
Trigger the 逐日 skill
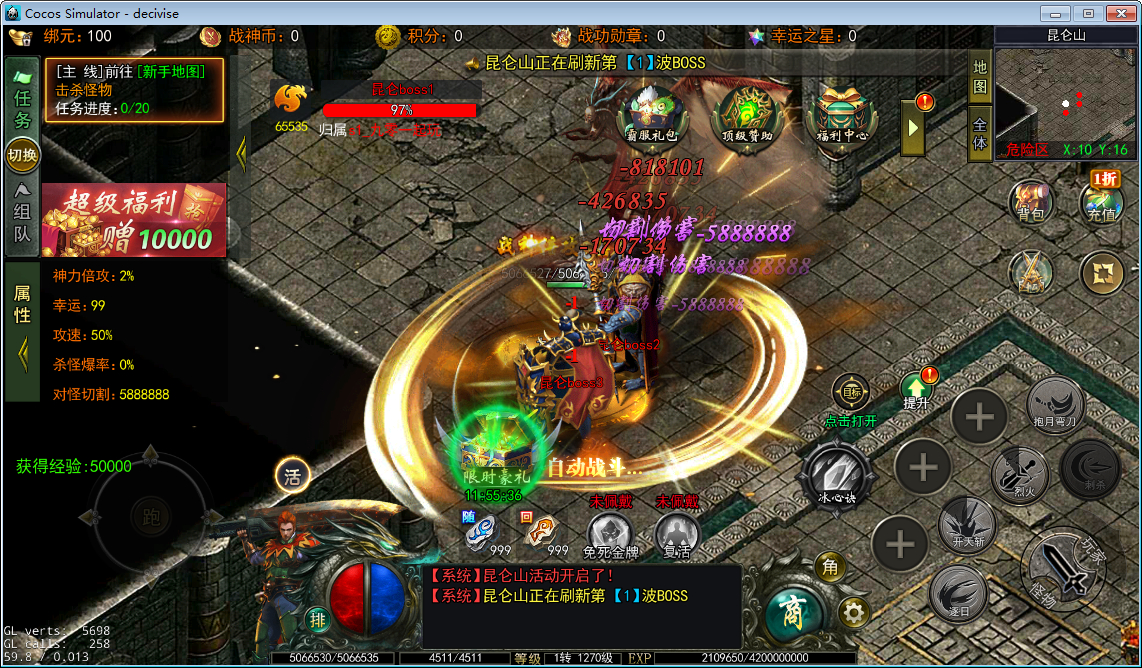pyautogui.click(x=958, y=594)
